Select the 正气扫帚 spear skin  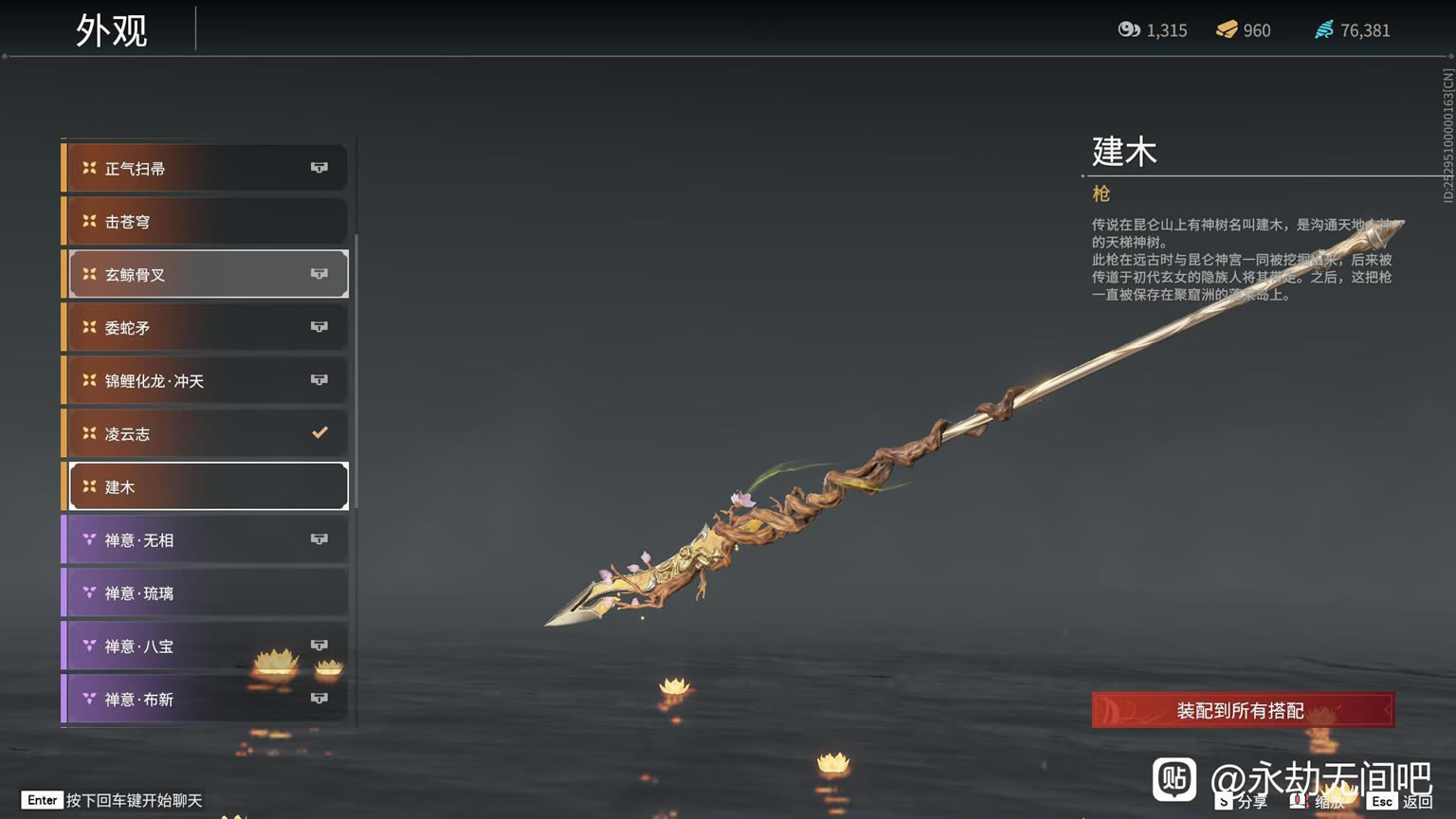[x=205, y=169]
